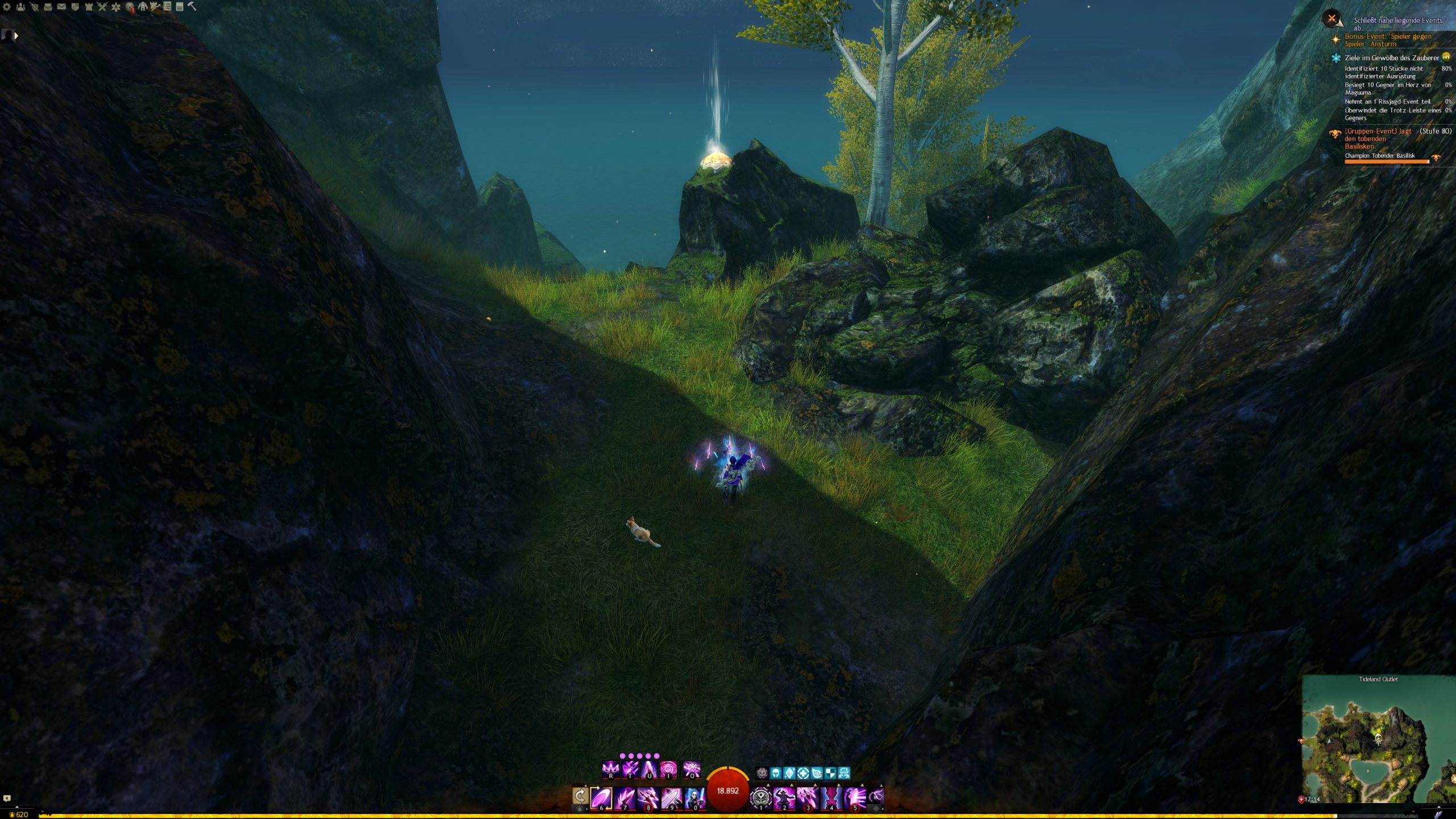Click the weapon swap button
1456x819 pixels.
(x=580, y=796)
